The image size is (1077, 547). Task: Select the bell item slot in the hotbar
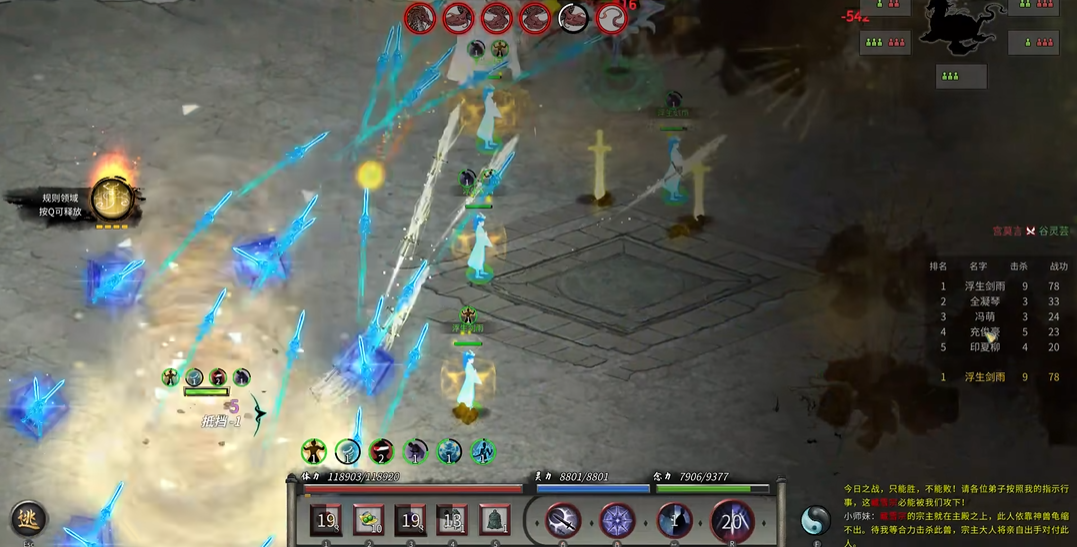click(493, 520)
